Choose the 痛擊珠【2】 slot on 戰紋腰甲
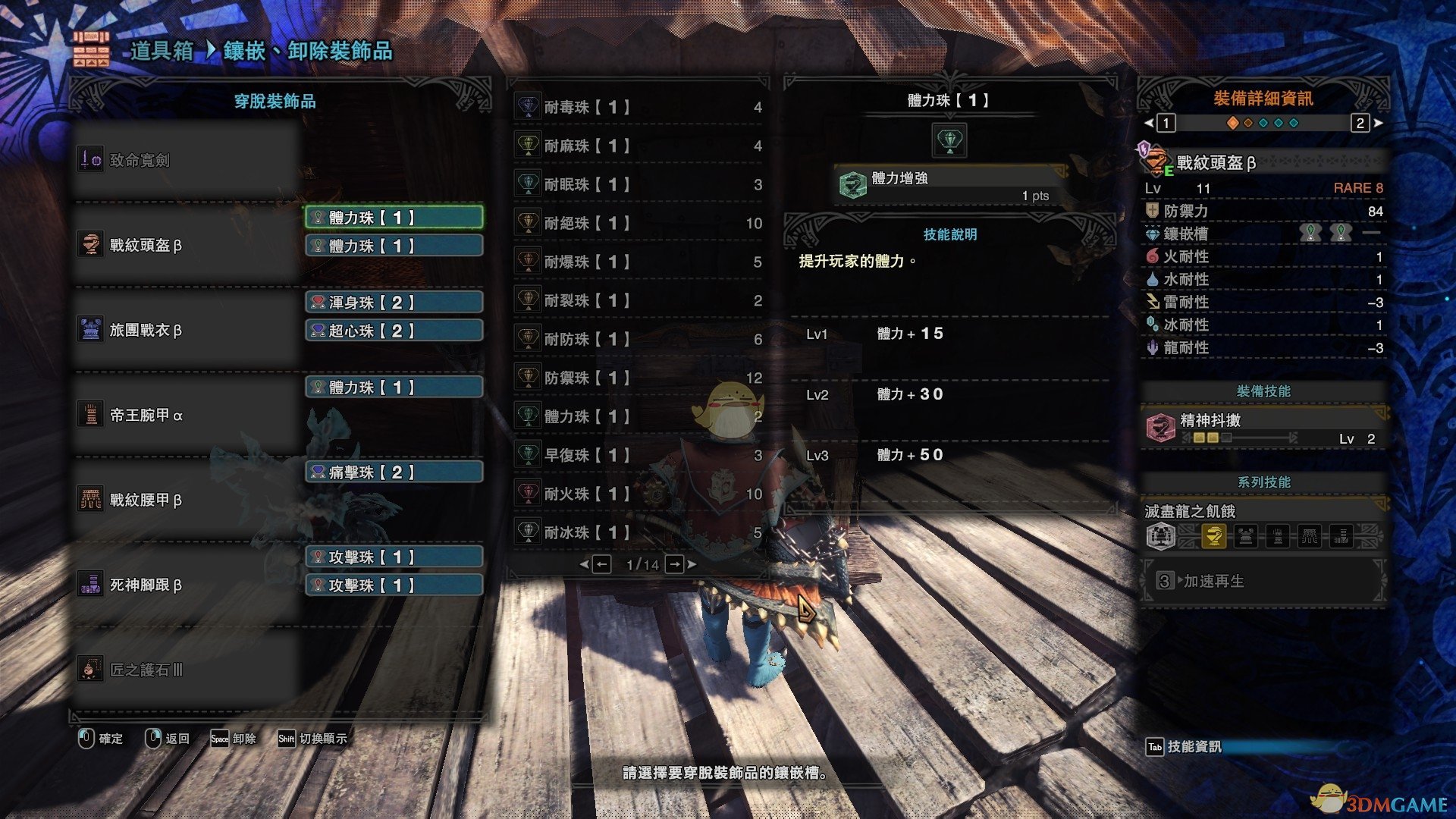Image resolution: width=1456 pixels, height=819 pixels. pyautogui.click(x=394, y=472)
